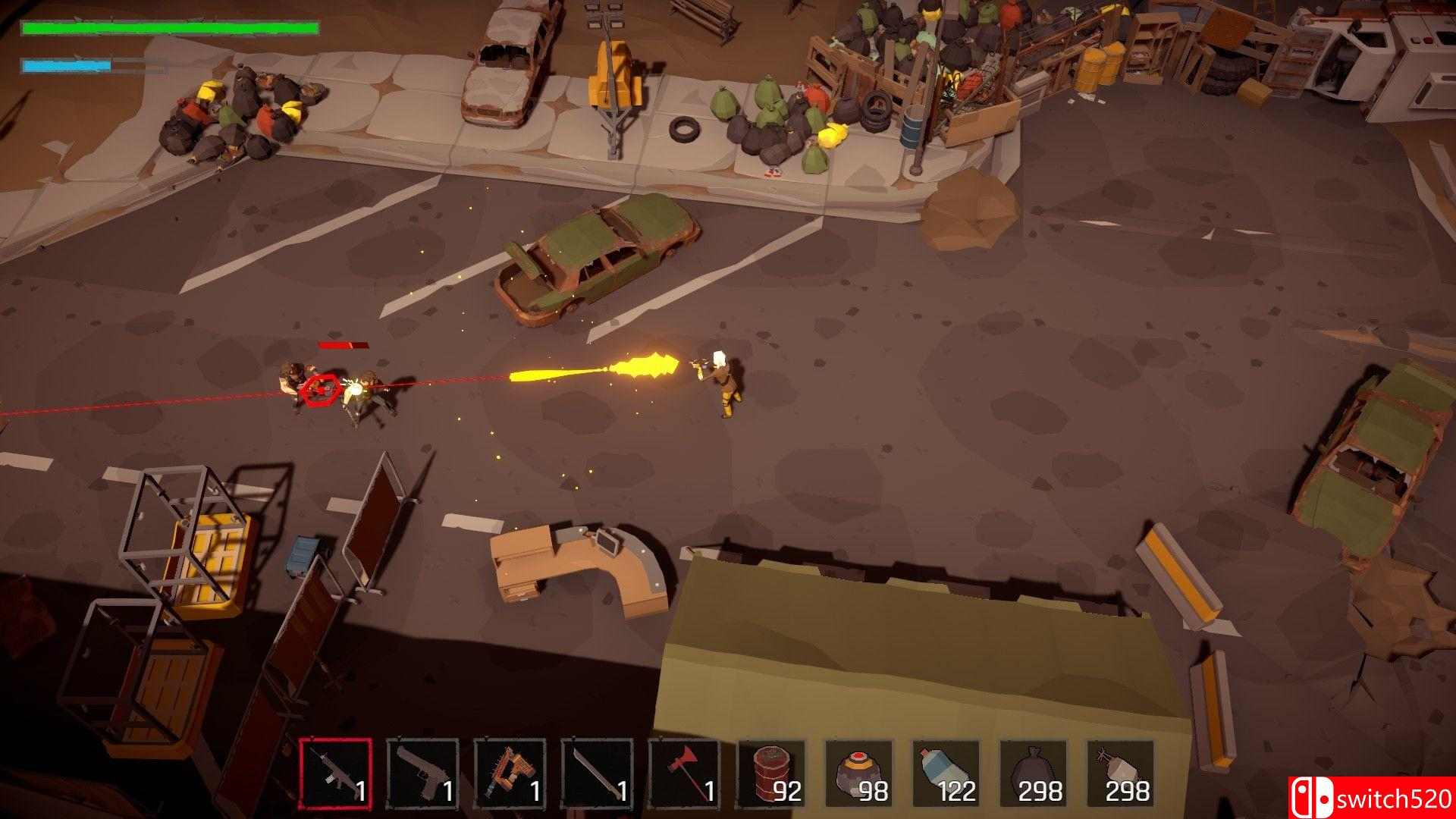The width and height of the screenshot is (1456, 819).
Task: Click the tied burlap sack slot
Action: 1120,773
